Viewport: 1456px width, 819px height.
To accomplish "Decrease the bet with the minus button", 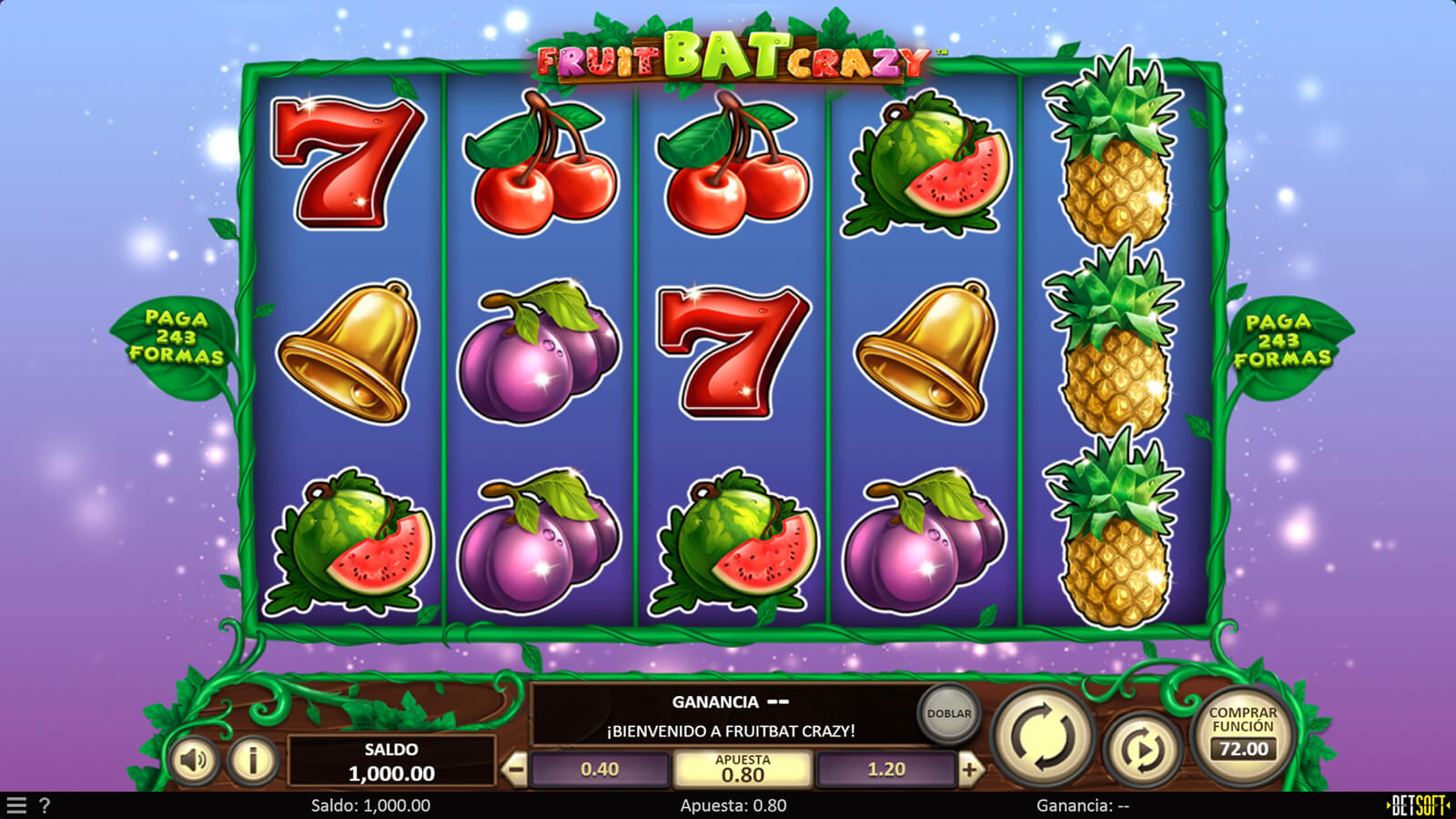I will [515, 770].
